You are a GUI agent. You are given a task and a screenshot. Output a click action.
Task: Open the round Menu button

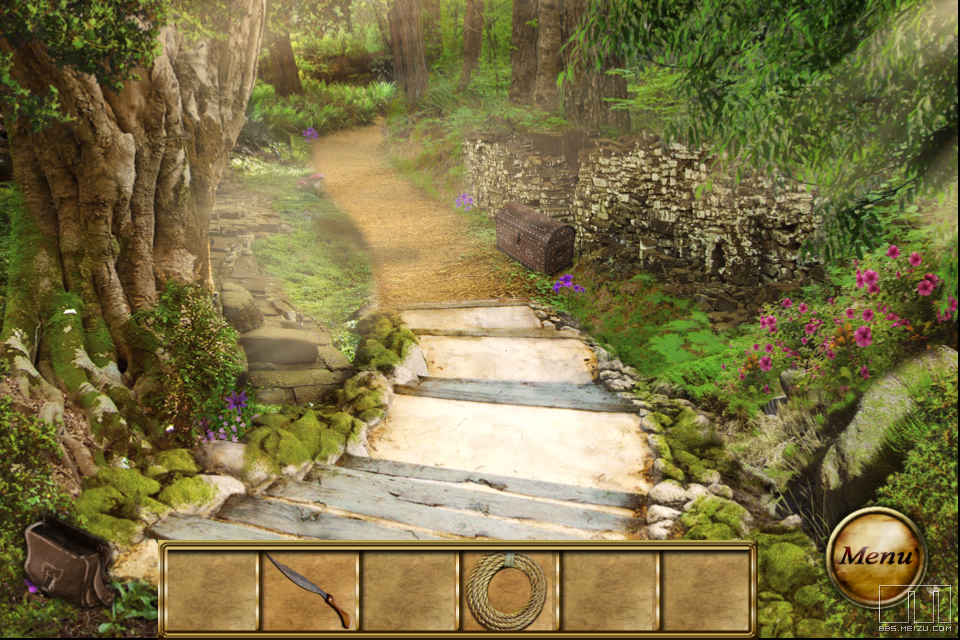pyautogui.click(x=875, y=557)
